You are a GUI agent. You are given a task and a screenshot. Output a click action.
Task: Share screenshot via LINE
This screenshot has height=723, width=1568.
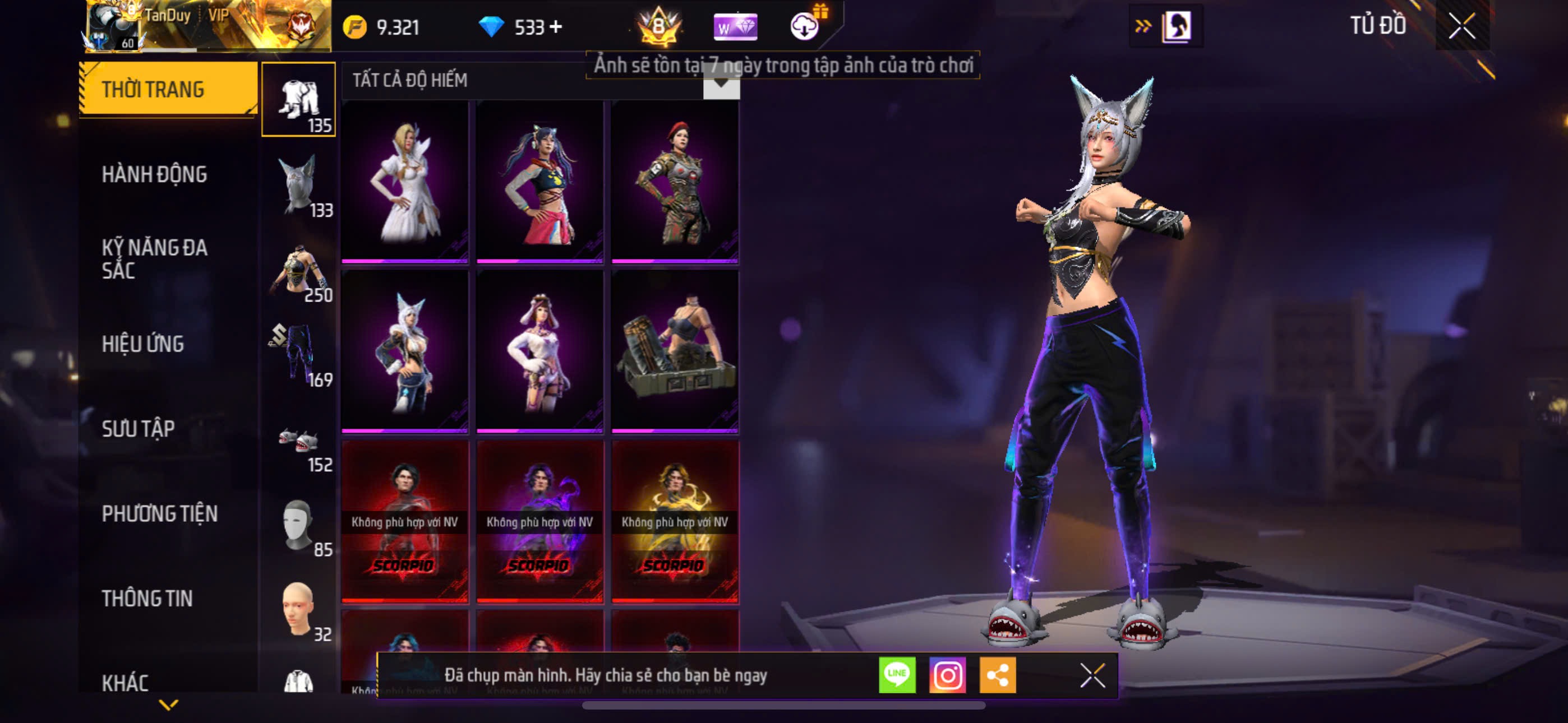(897, 675)
